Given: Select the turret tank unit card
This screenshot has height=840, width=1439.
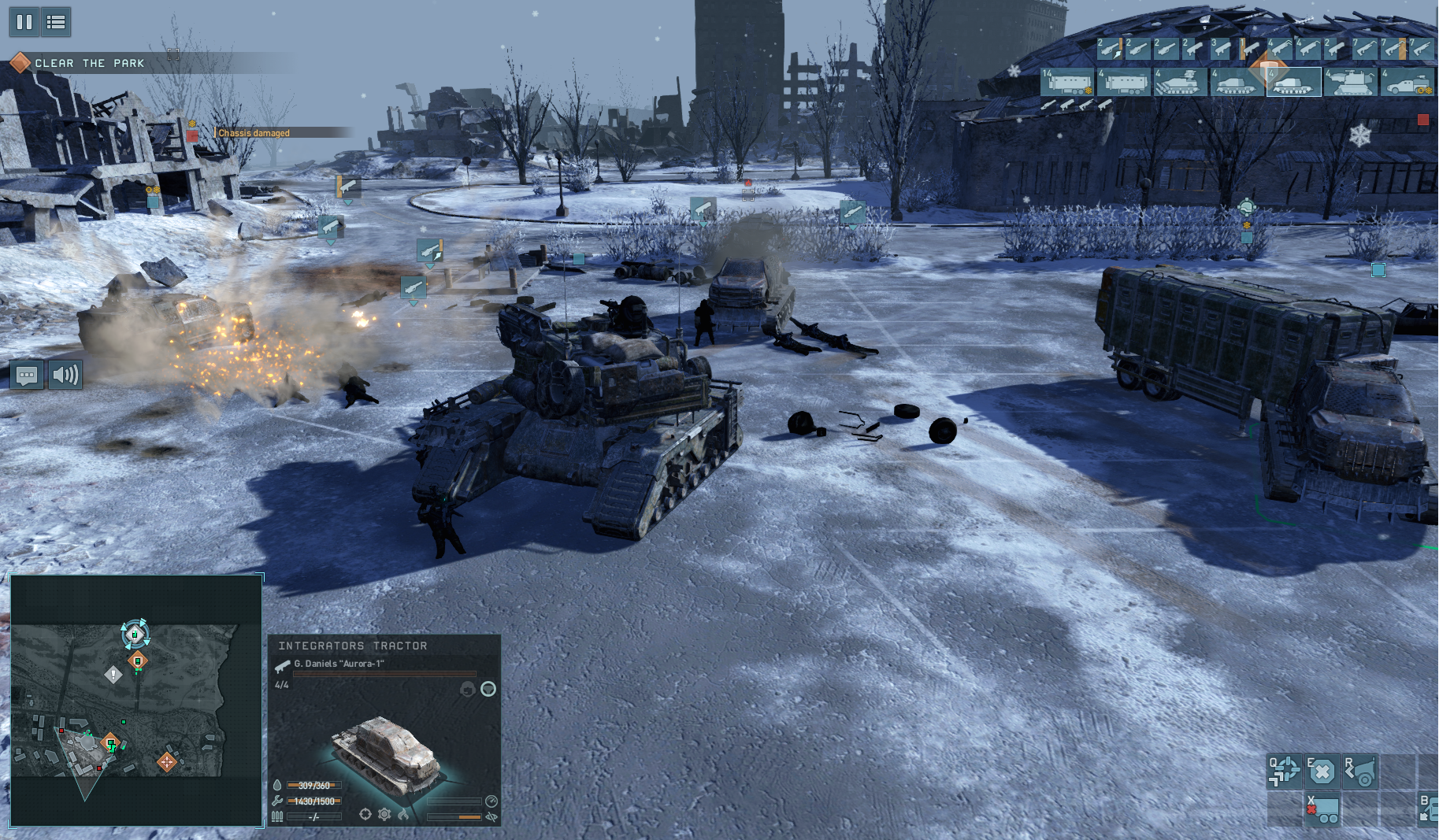Looking at the screenshot, I should click(1350, 82).
